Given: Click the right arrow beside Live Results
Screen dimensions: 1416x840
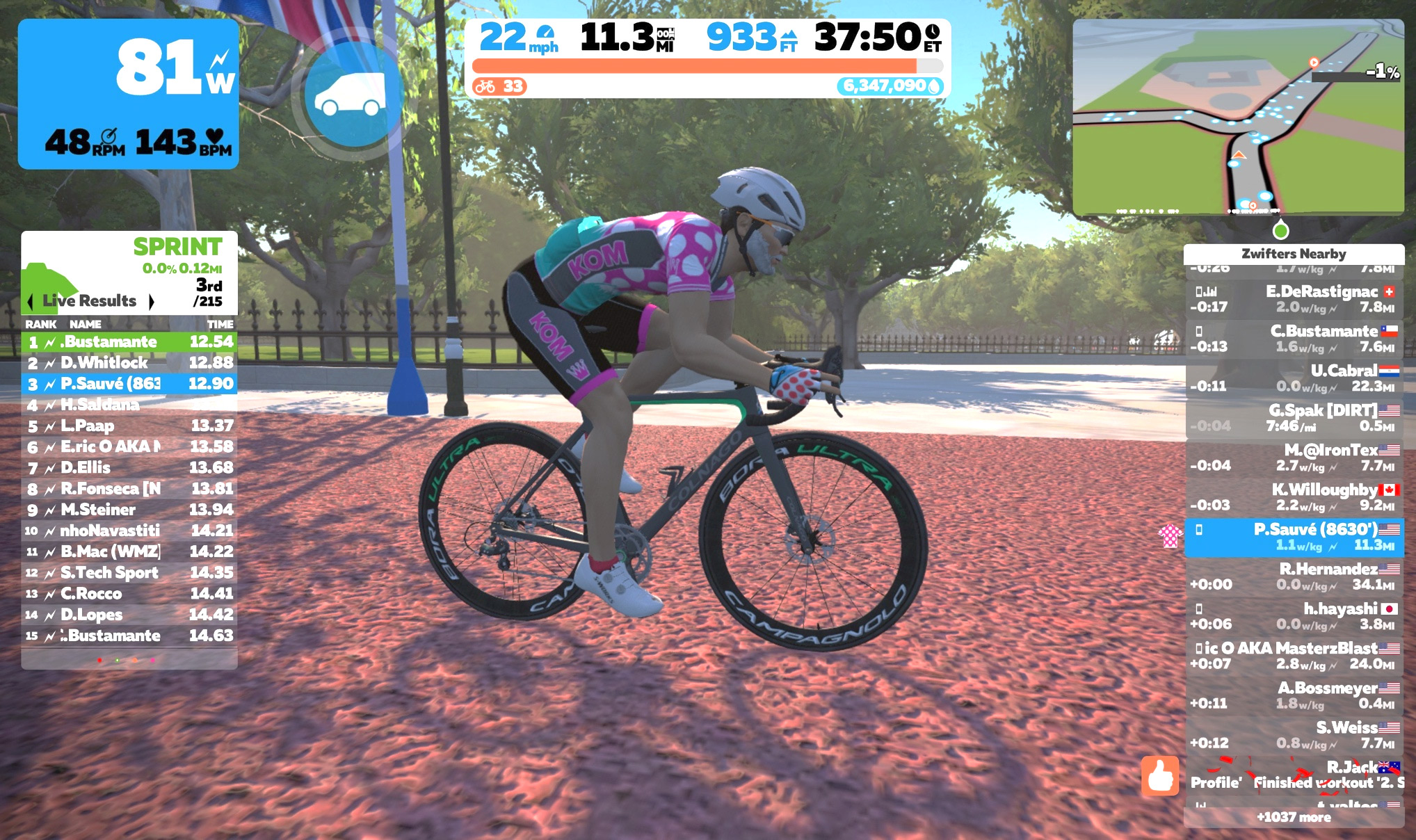Looking at the screenshot, I should [x=152, y=301].
